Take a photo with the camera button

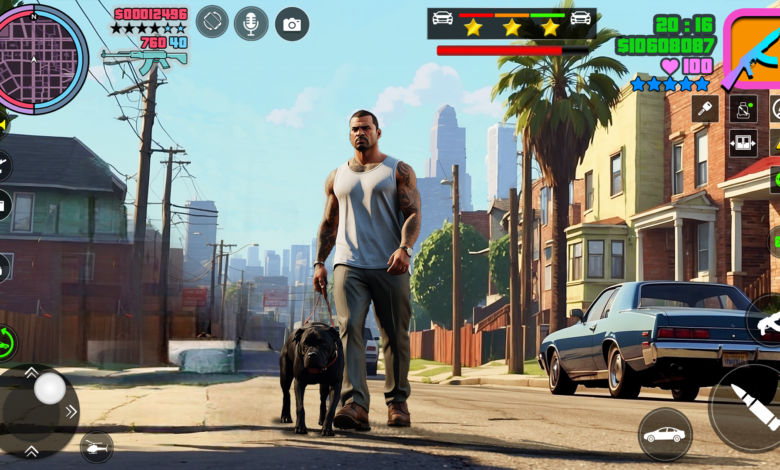[292, 24]
